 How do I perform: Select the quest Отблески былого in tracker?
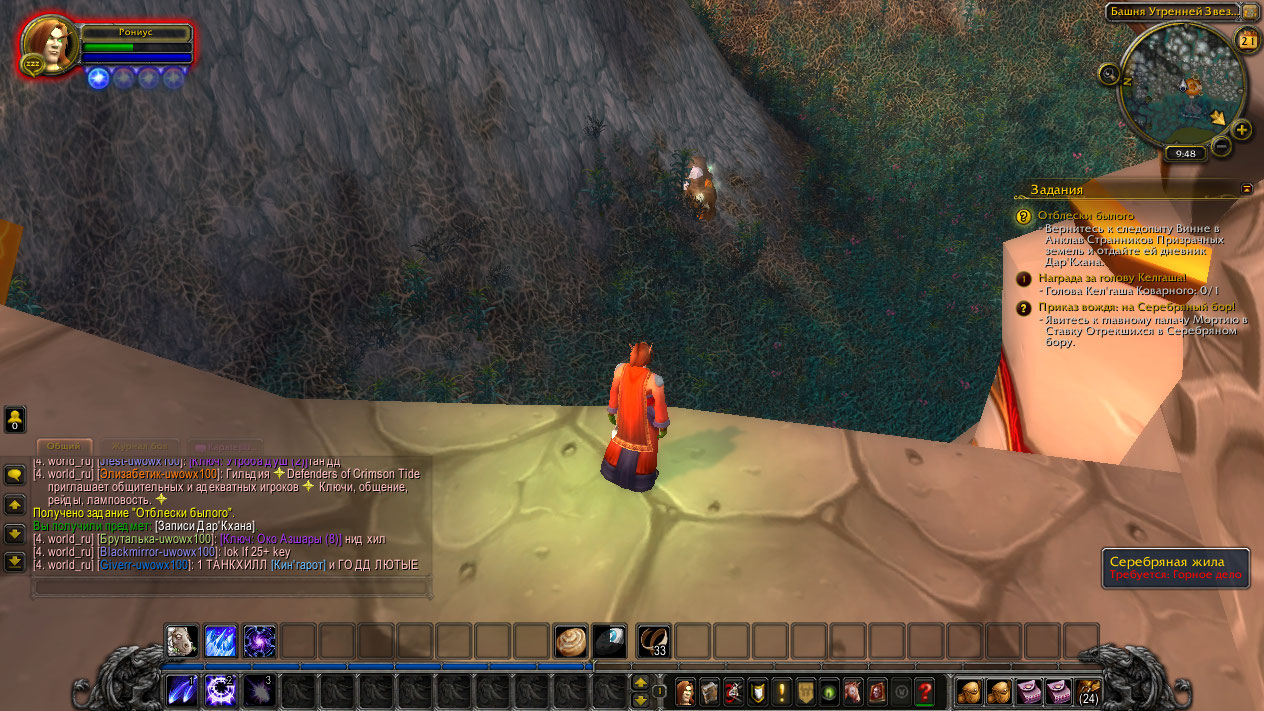[x=1086, y=215]
